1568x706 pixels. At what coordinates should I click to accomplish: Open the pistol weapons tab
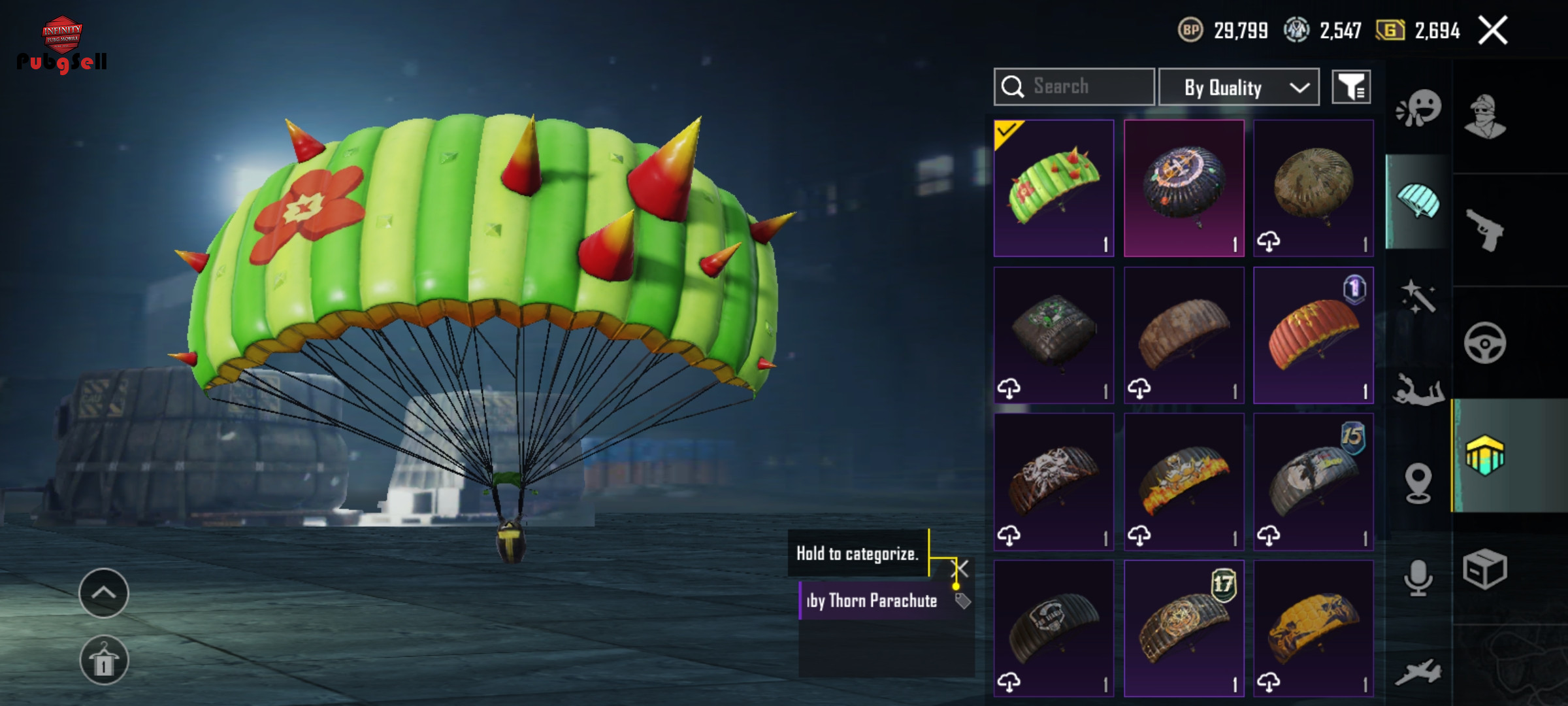point(1485,230)
